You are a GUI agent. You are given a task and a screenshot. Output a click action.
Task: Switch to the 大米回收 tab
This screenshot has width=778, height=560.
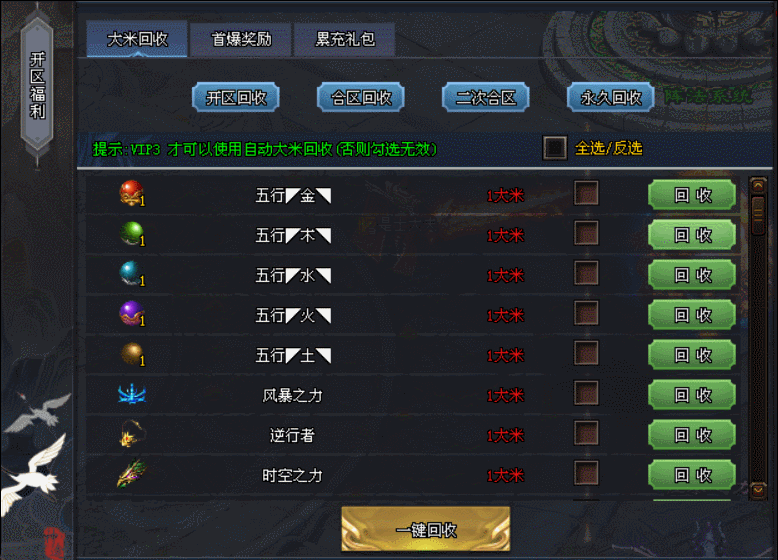pos(137,40)
